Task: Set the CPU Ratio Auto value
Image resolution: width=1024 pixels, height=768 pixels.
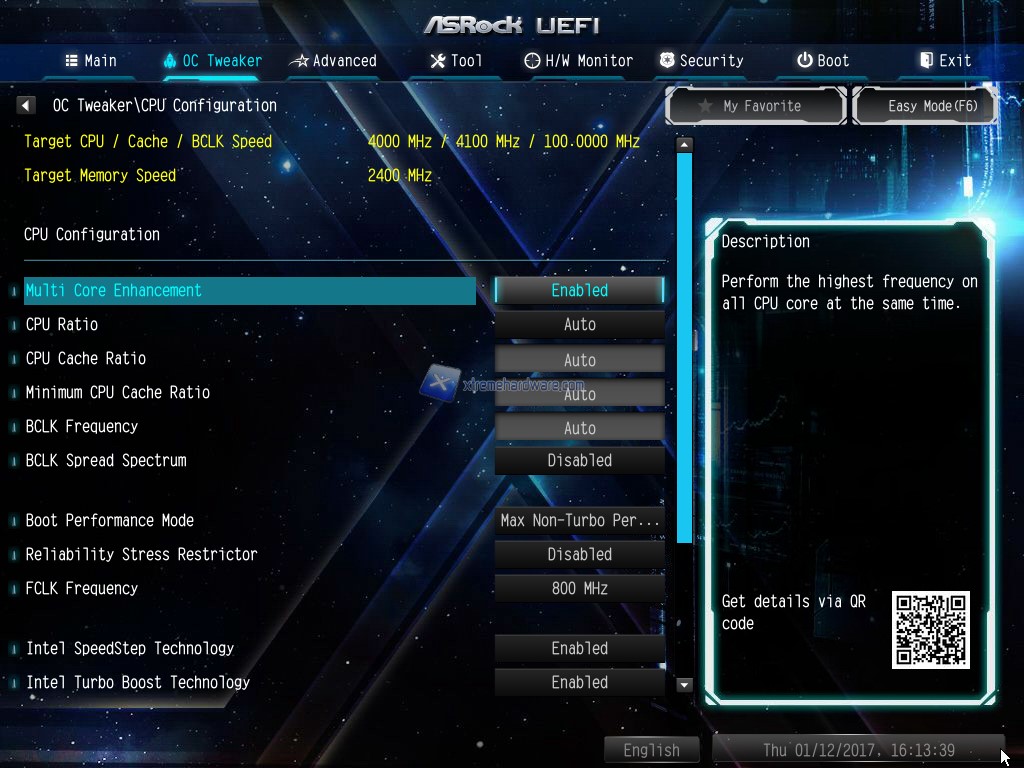Action: click(x=579, y=324)
